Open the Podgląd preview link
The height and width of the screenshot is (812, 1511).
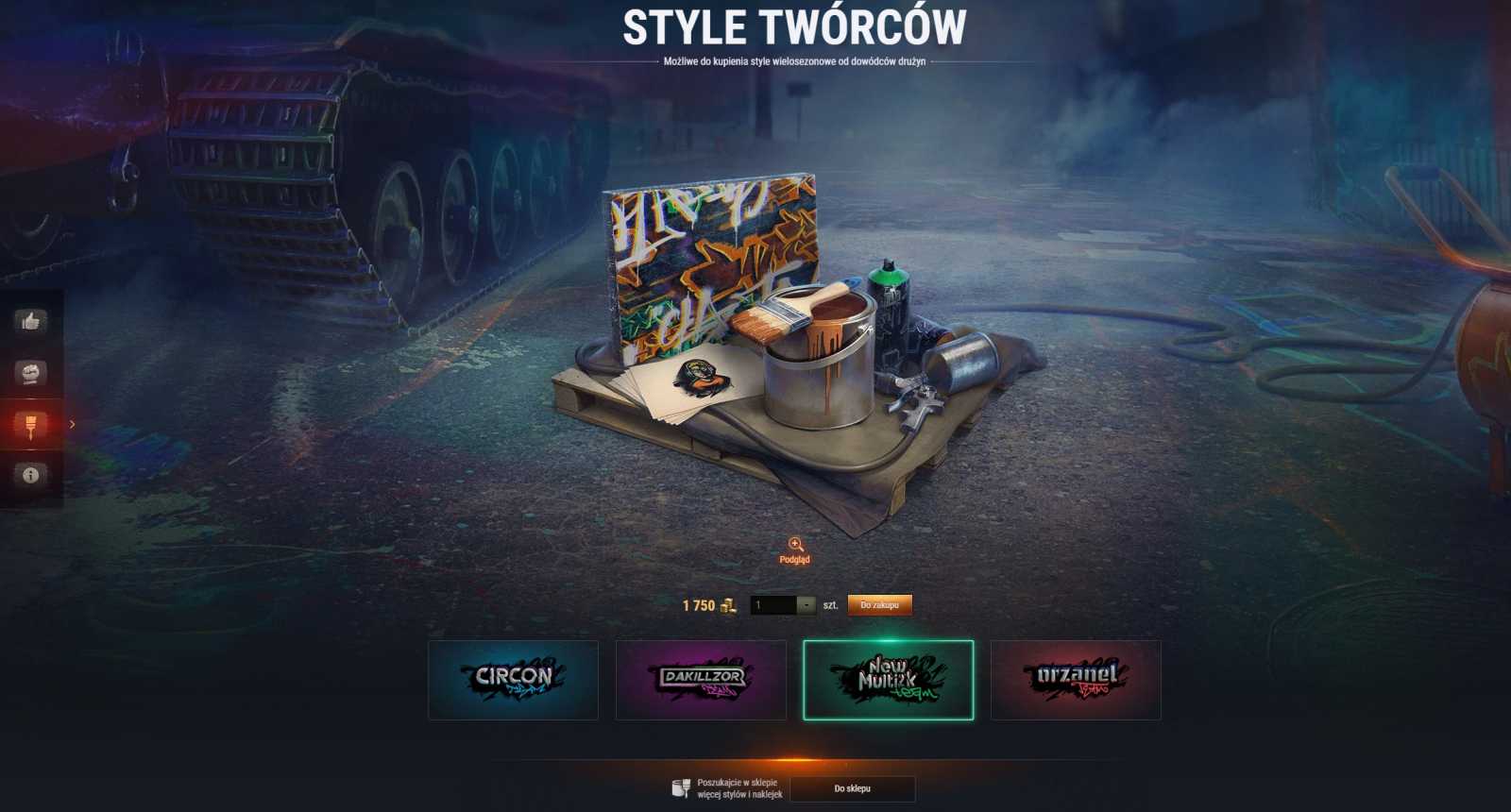pyautogui.click(x=796, y=559)
